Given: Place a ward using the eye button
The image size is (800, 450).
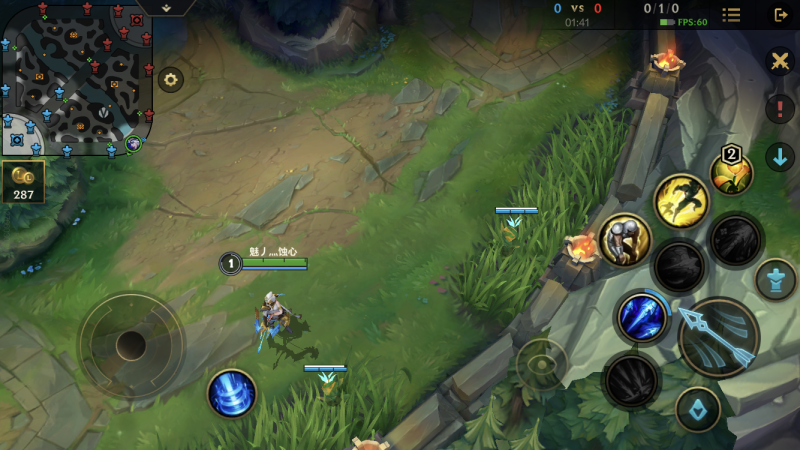Looking at the screenshot, I should pyautogui.click(x=543, y=363).
